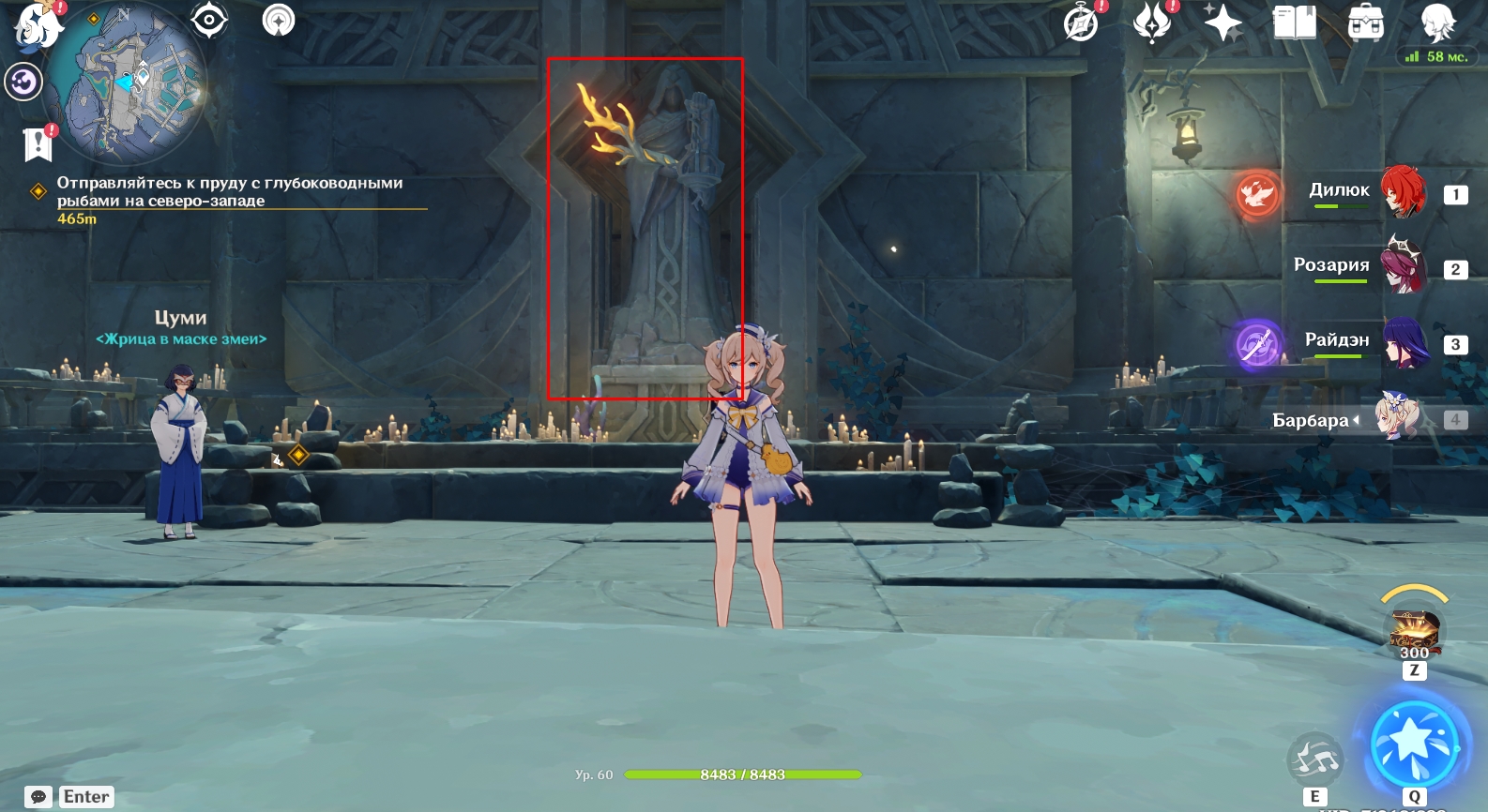Open the minimap
The image size is (1488, 812).
(127, 83)
